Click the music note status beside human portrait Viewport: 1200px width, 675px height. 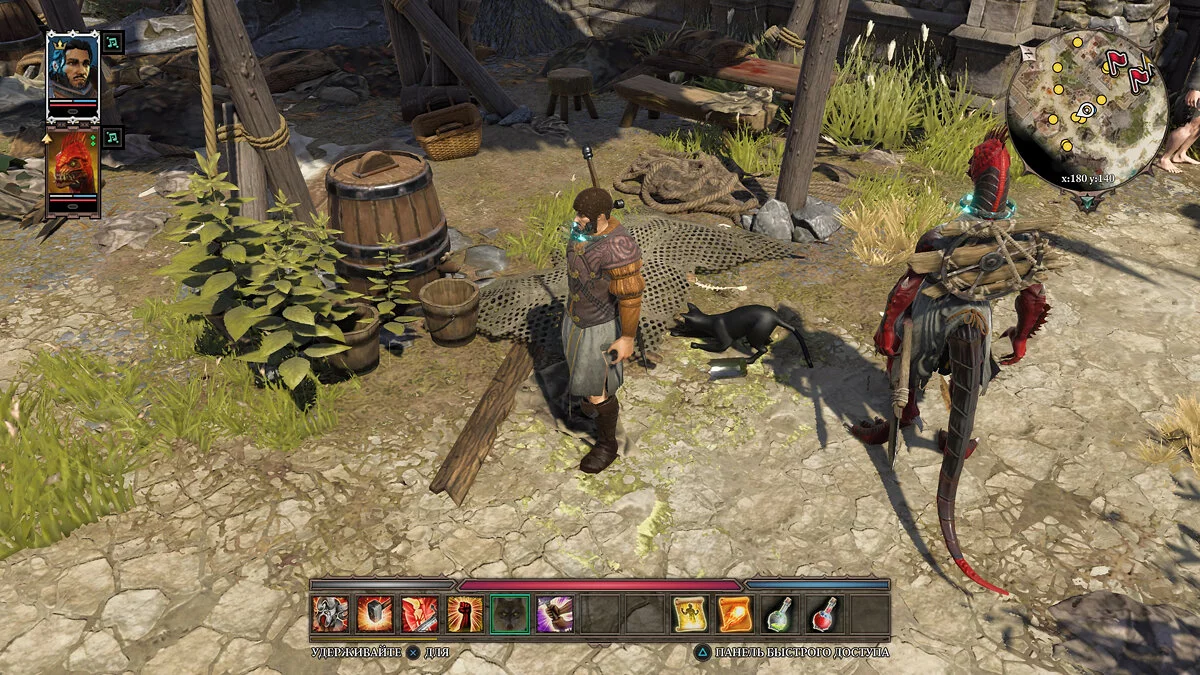pos(113,42)
